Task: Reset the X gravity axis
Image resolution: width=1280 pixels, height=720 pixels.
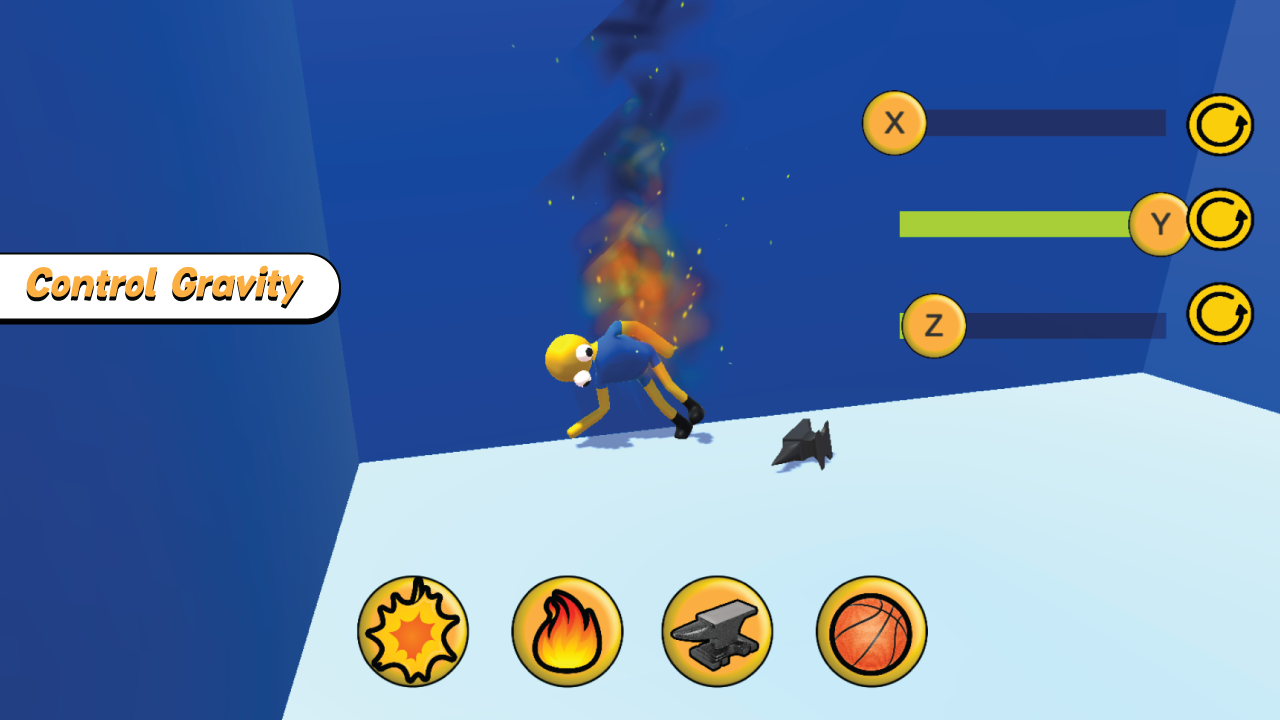Action: click(x=1219, y=123)
